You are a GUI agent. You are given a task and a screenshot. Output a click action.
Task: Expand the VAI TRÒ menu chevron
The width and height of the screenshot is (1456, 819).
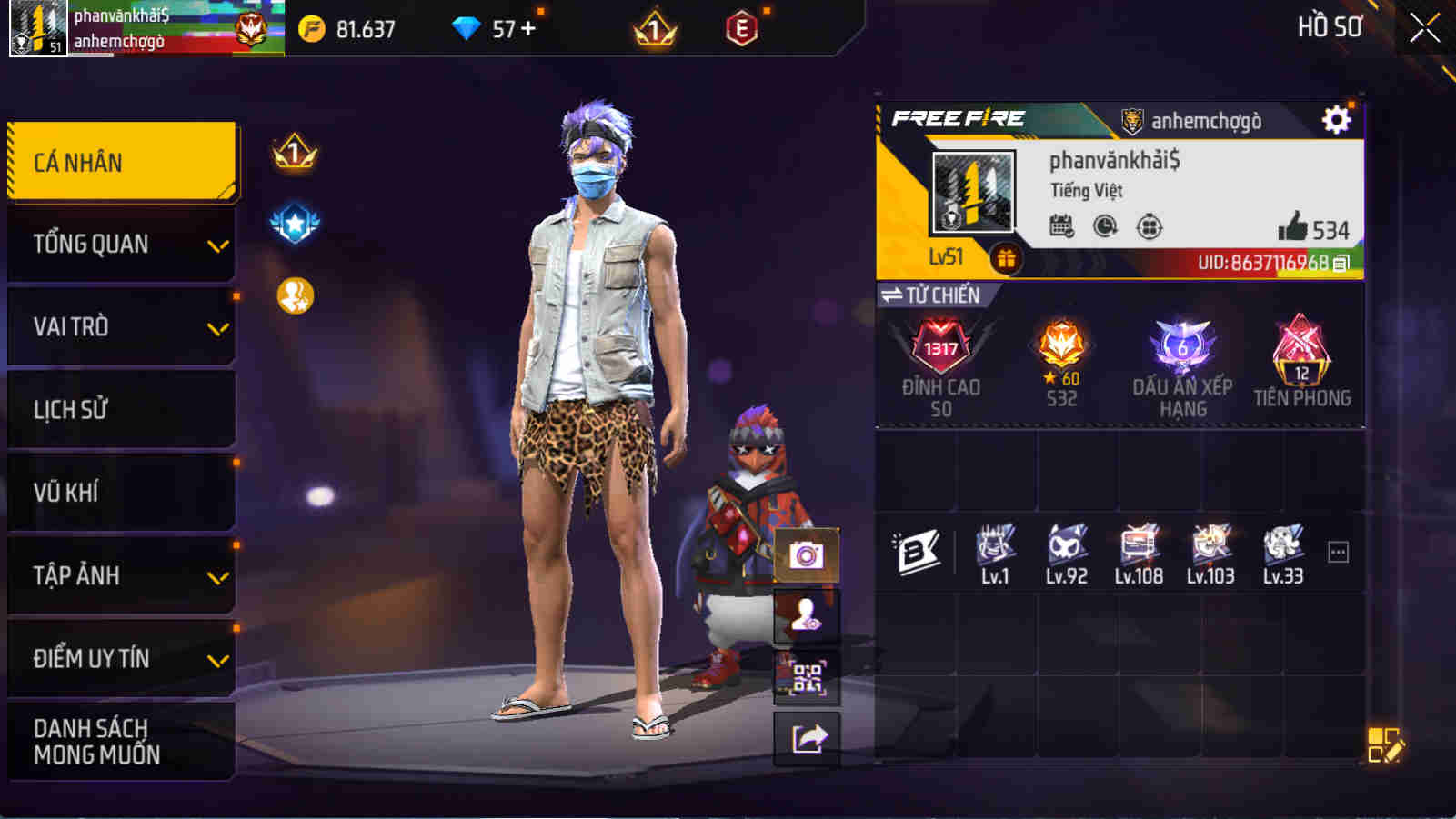pos(216,325)
